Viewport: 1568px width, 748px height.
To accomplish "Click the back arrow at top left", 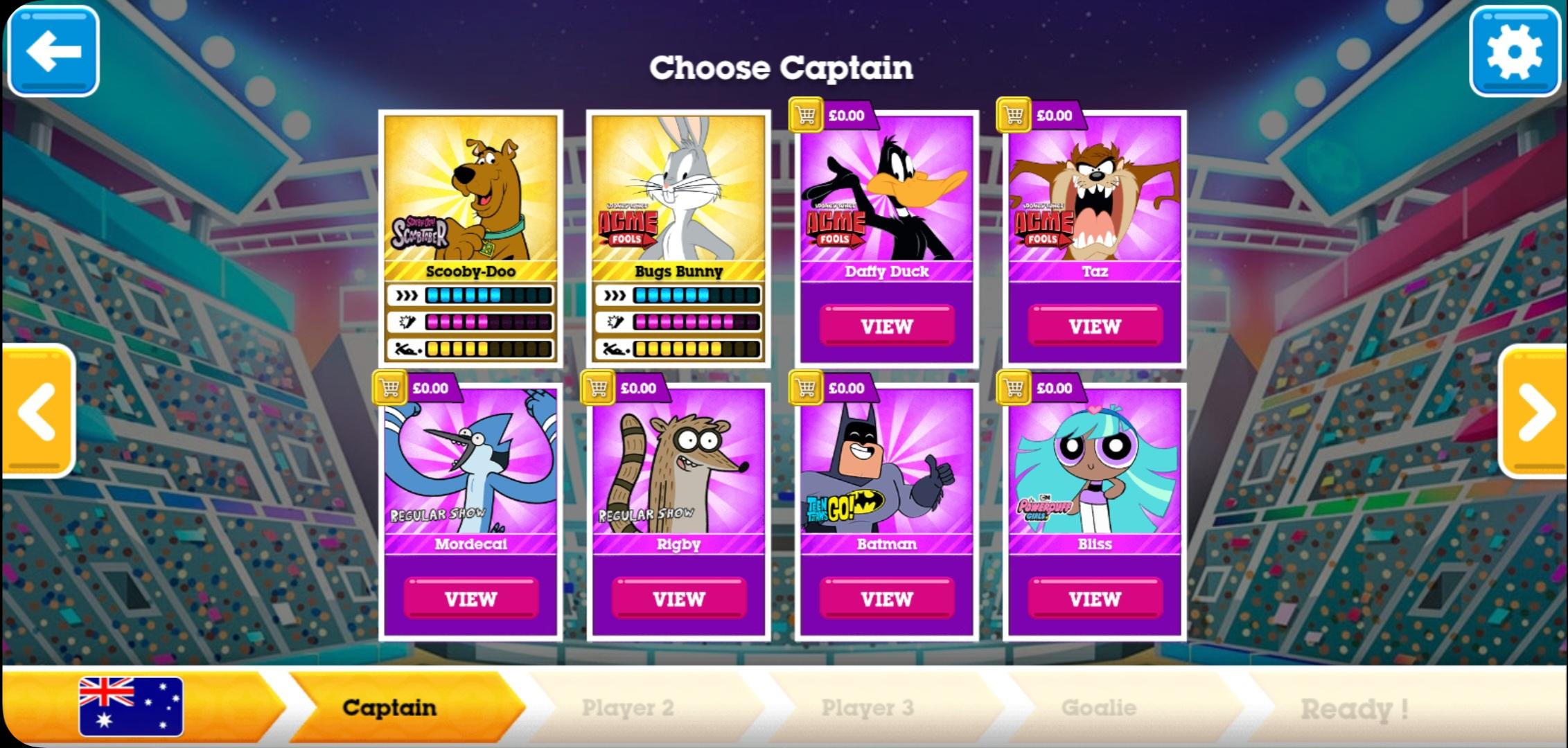I will click(53, 51).
